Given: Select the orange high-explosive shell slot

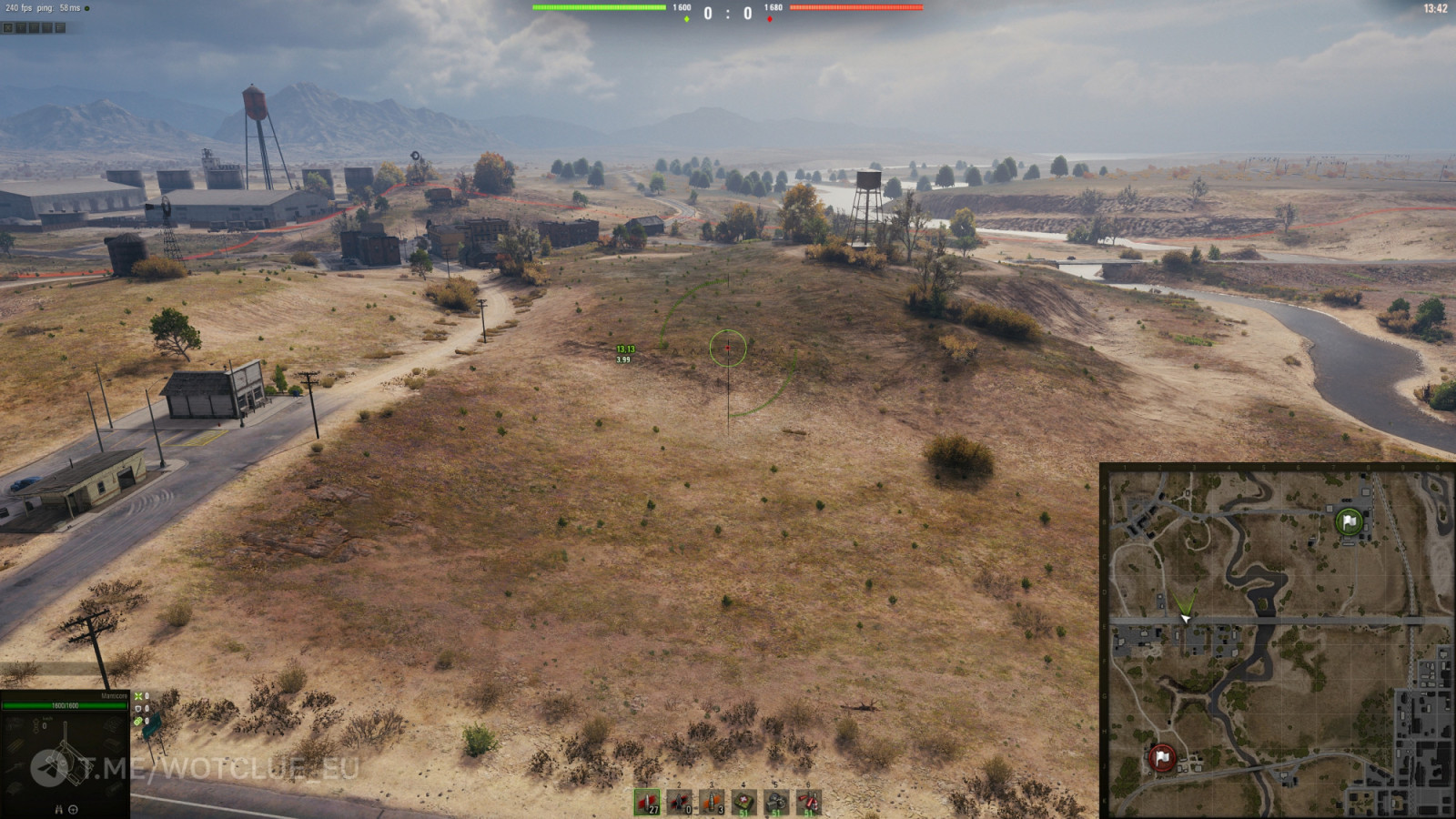Looking at the screenshot, I should 712,803.
